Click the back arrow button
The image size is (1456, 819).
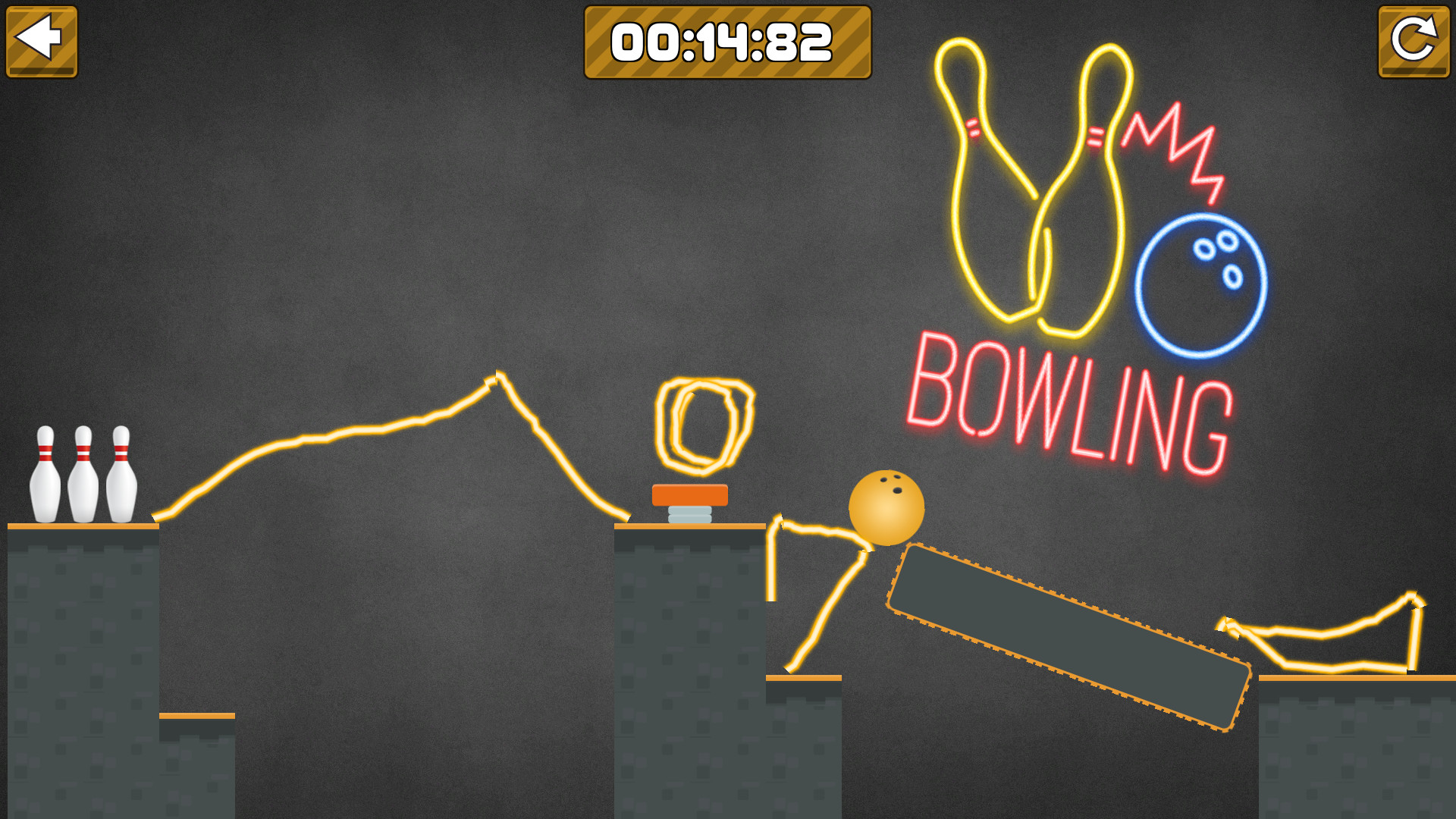click(42, 42)
